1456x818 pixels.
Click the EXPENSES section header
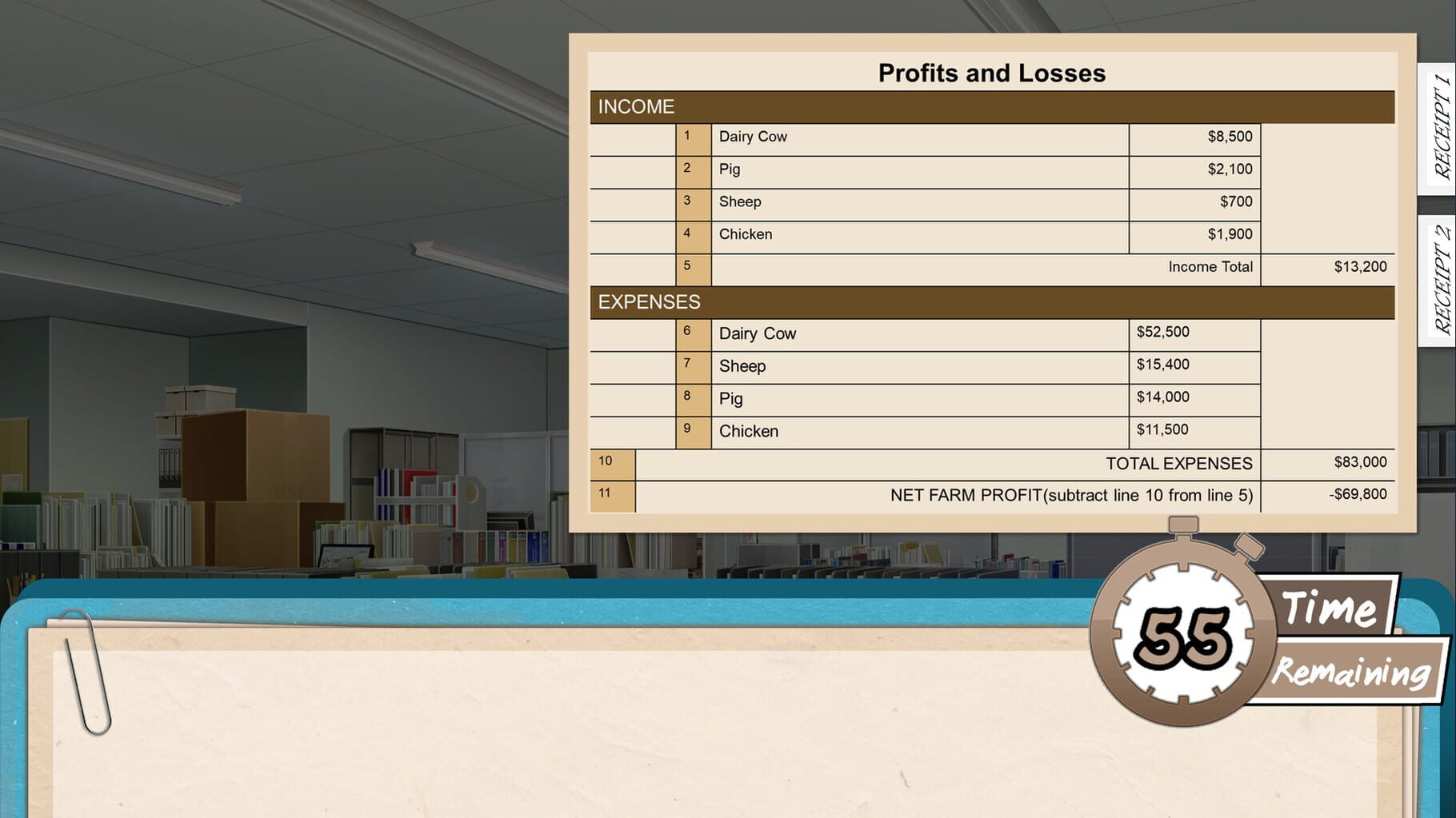click(x=650, y=302)
